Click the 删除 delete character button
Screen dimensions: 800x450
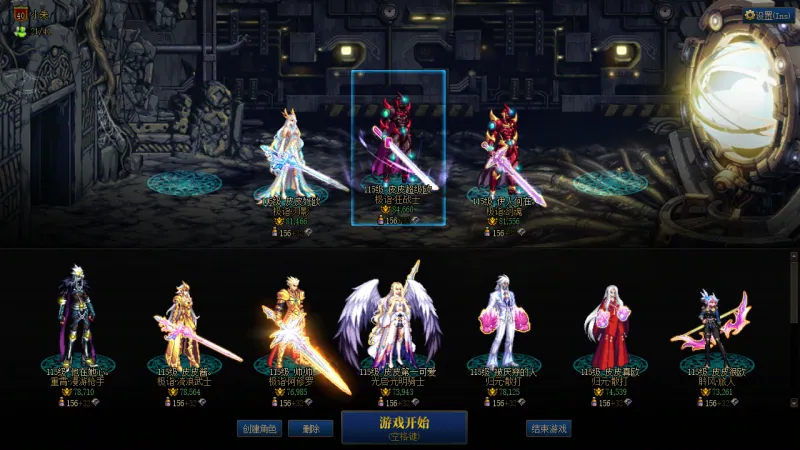tap(311, 429)
